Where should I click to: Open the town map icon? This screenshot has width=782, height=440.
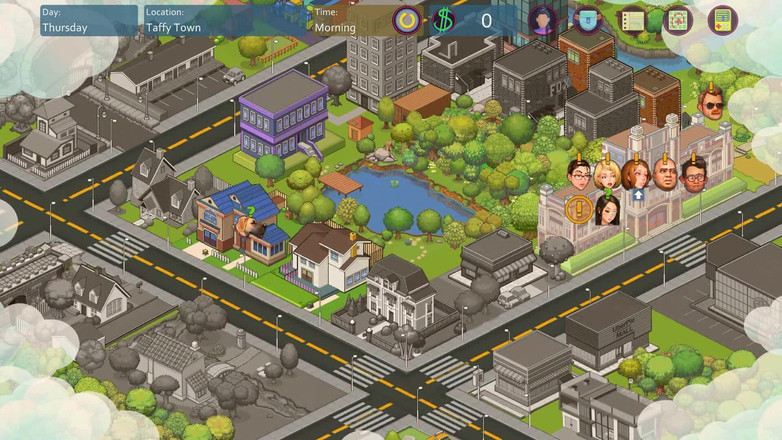(678, 20)
